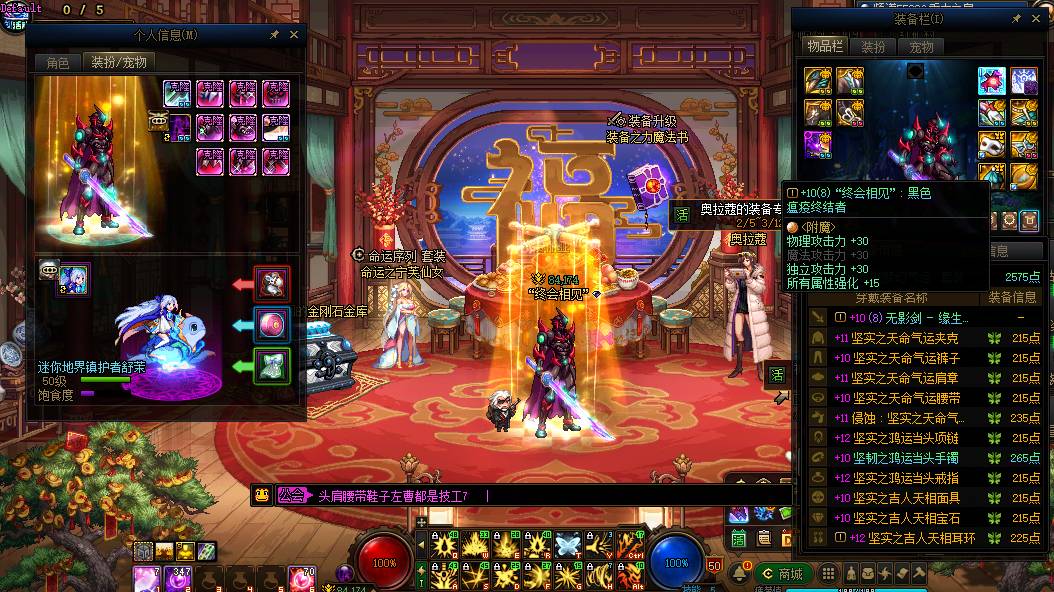Switch to the 角色 tab
Screen dimensions: 1054x592
click(58, 62)
